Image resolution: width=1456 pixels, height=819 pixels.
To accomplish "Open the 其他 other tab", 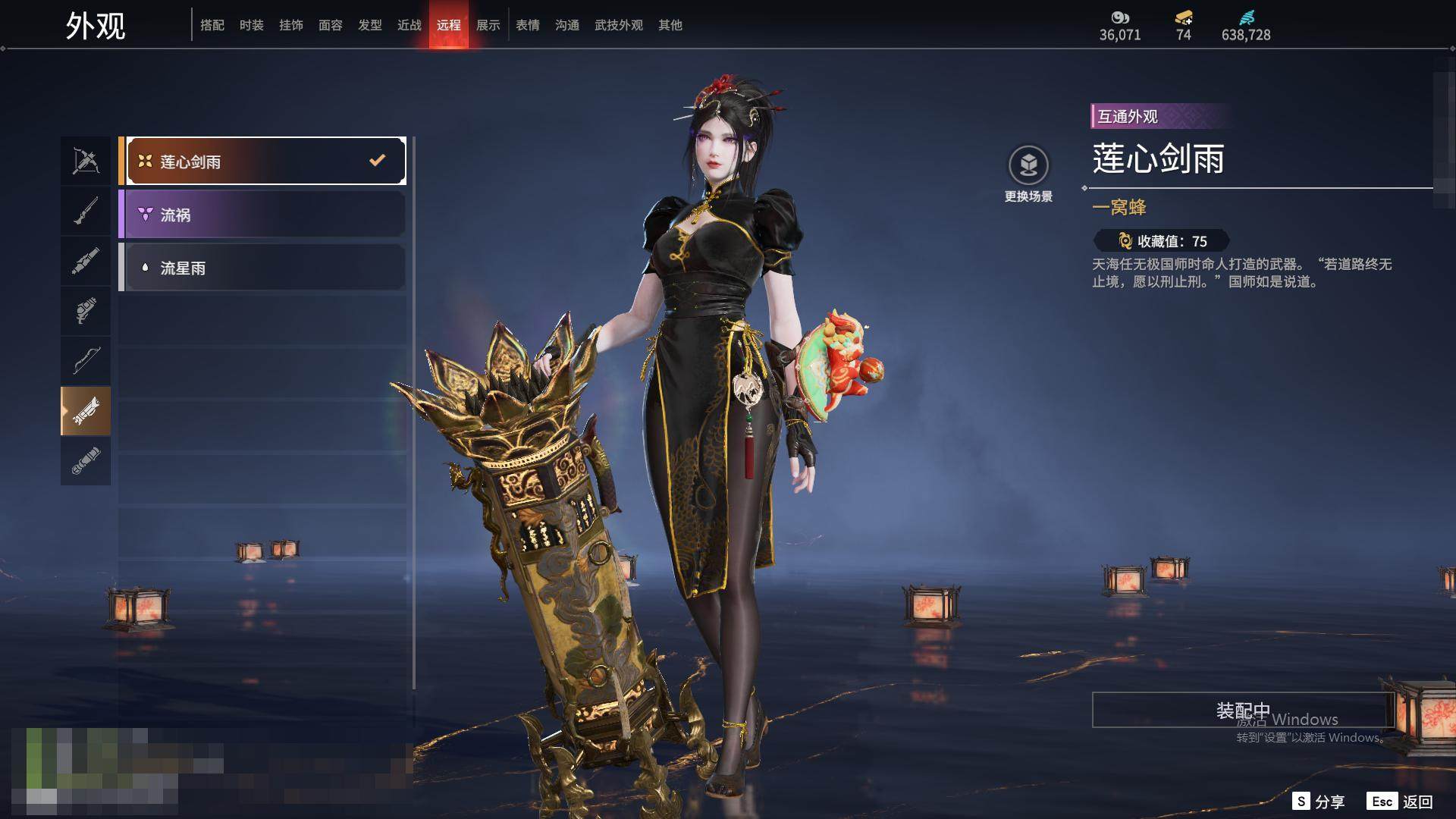I will click(670, 25).
